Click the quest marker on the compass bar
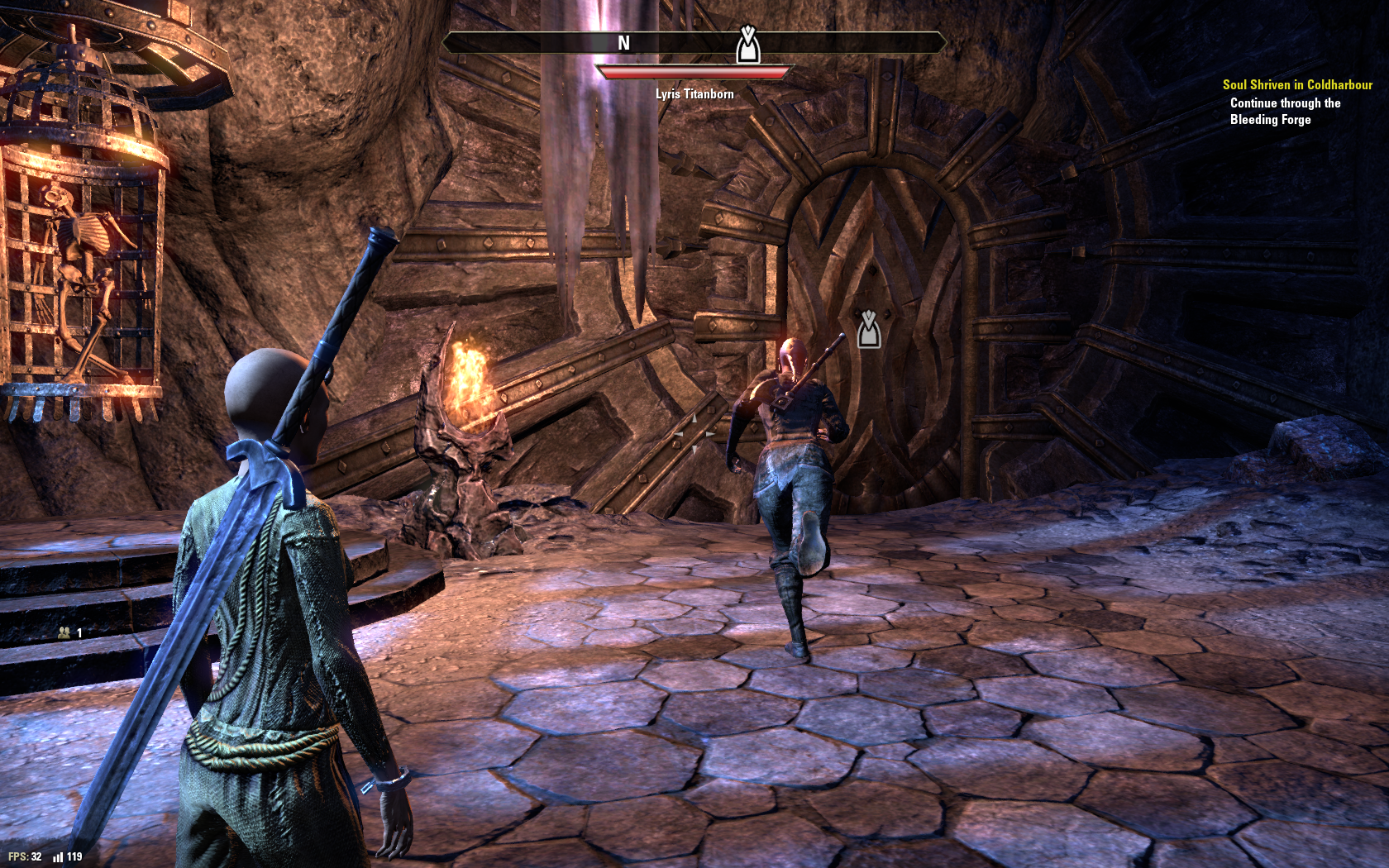 point(748,45)
